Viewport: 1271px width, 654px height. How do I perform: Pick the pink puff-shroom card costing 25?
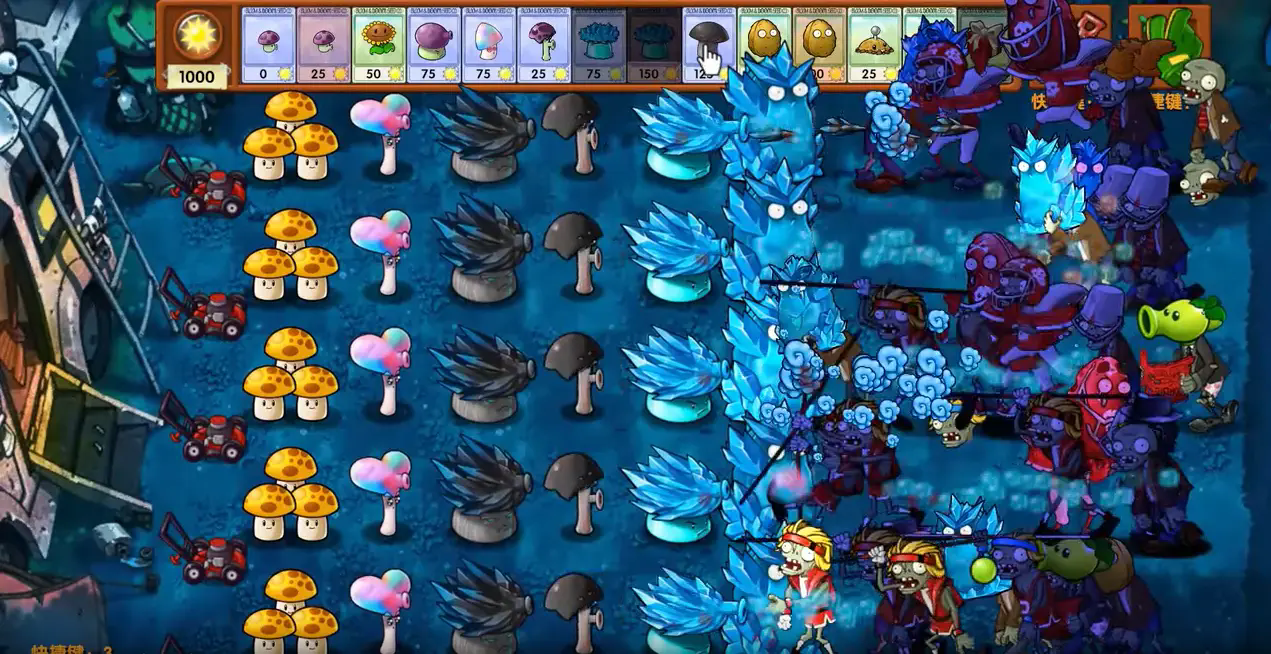323,46
